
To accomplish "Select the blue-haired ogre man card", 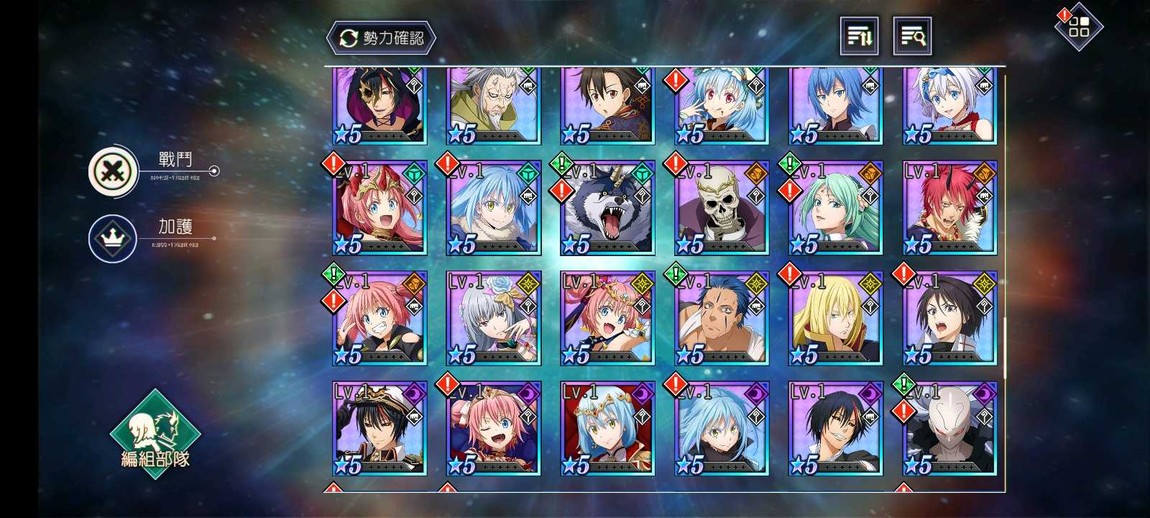I will [723, 318].
